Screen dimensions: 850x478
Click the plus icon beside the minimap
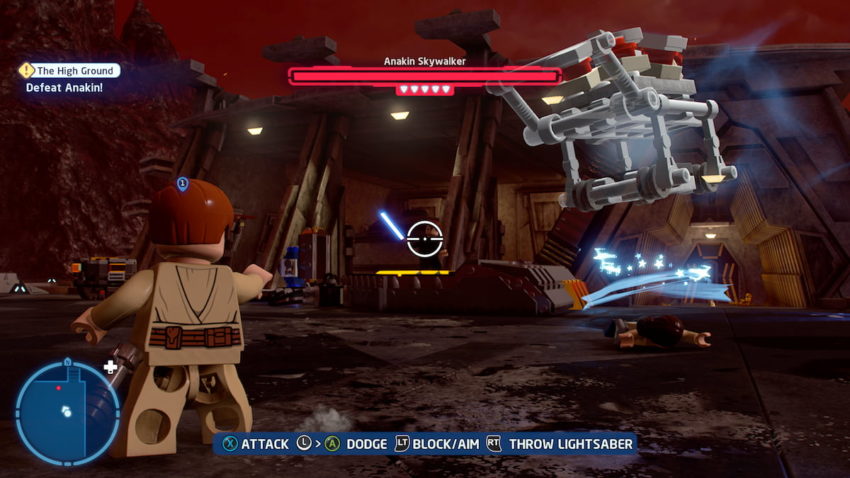click(110, 368)
